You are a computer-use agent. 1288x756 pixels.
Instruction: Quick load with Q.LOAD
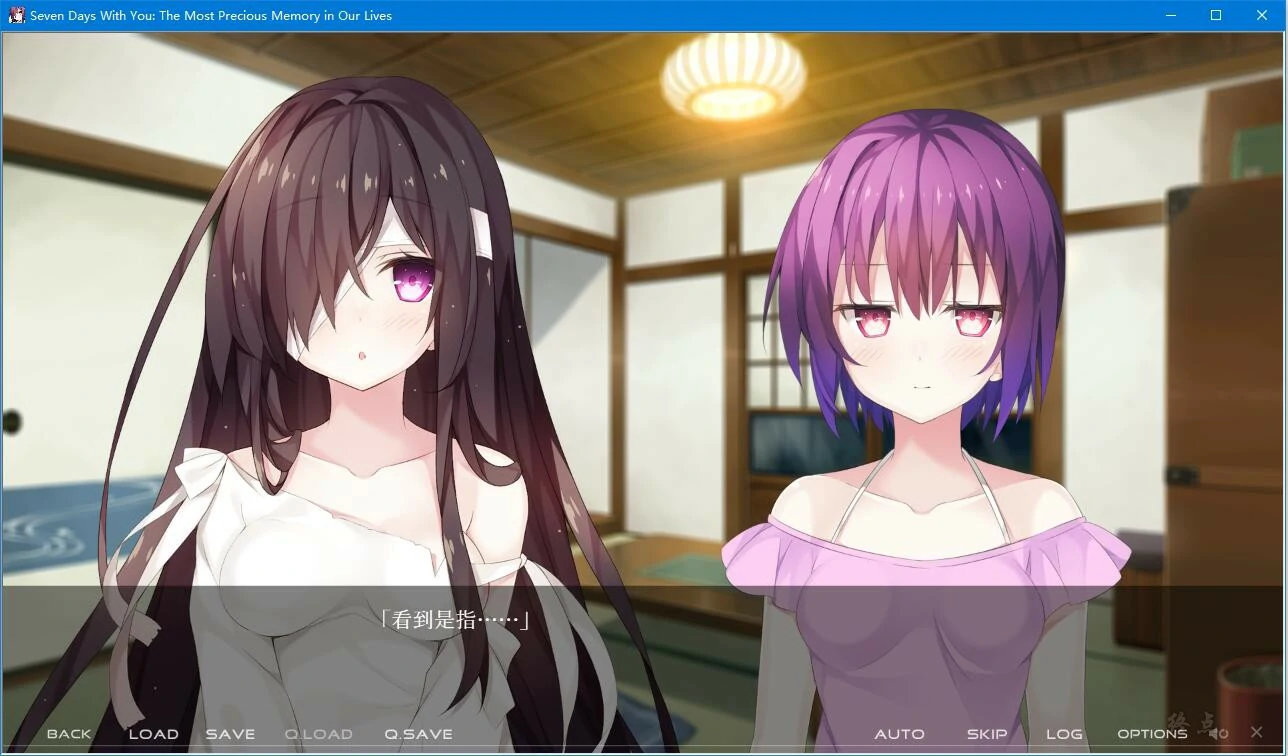[318, 734]
